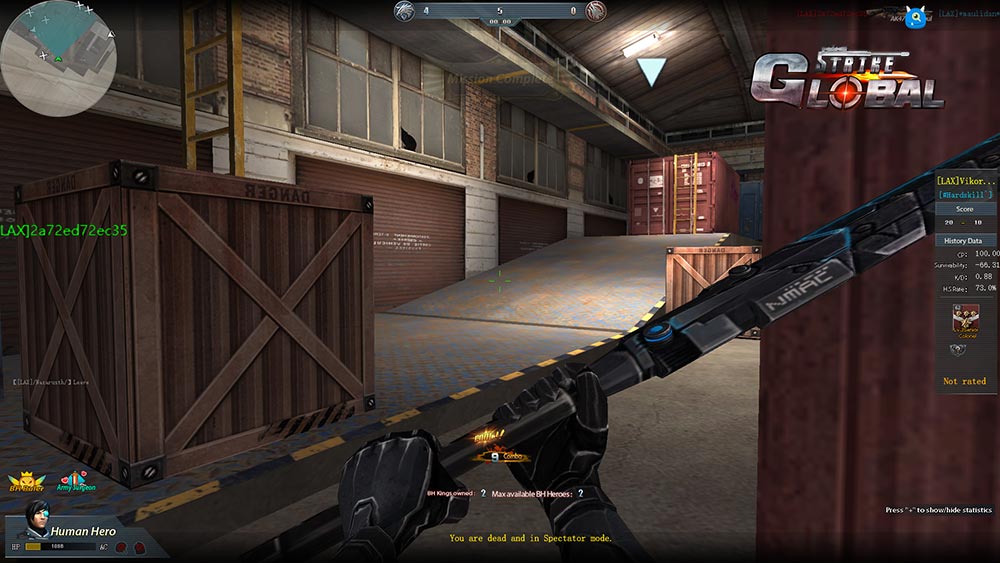Image resolution: width=1000 pixels, height=563 pixels.
Task: Click the blue team wolf emblem
Action: (406, 11)
